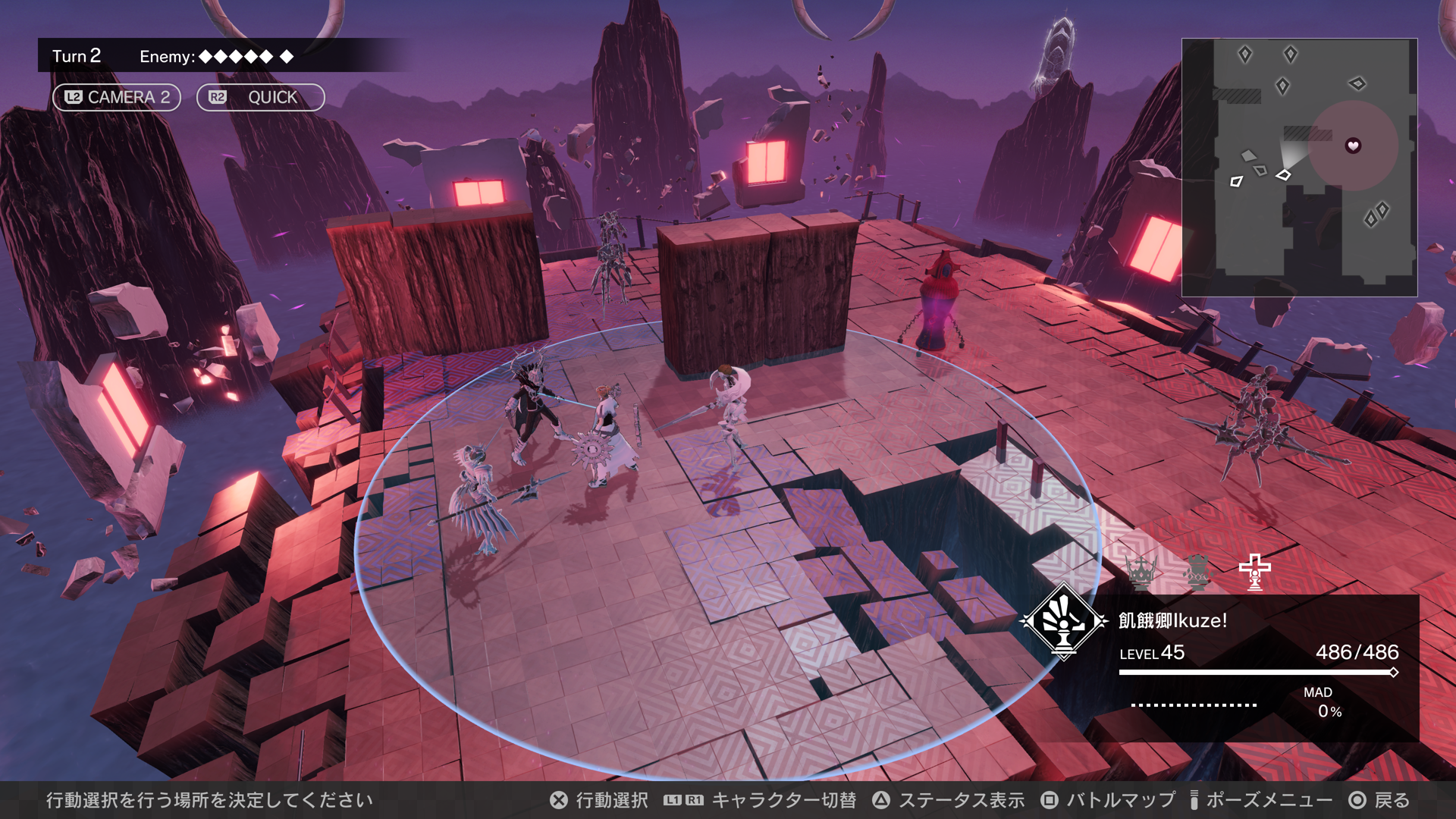
Task: Select the crown unit class icon
Action: pos(1141,572)
